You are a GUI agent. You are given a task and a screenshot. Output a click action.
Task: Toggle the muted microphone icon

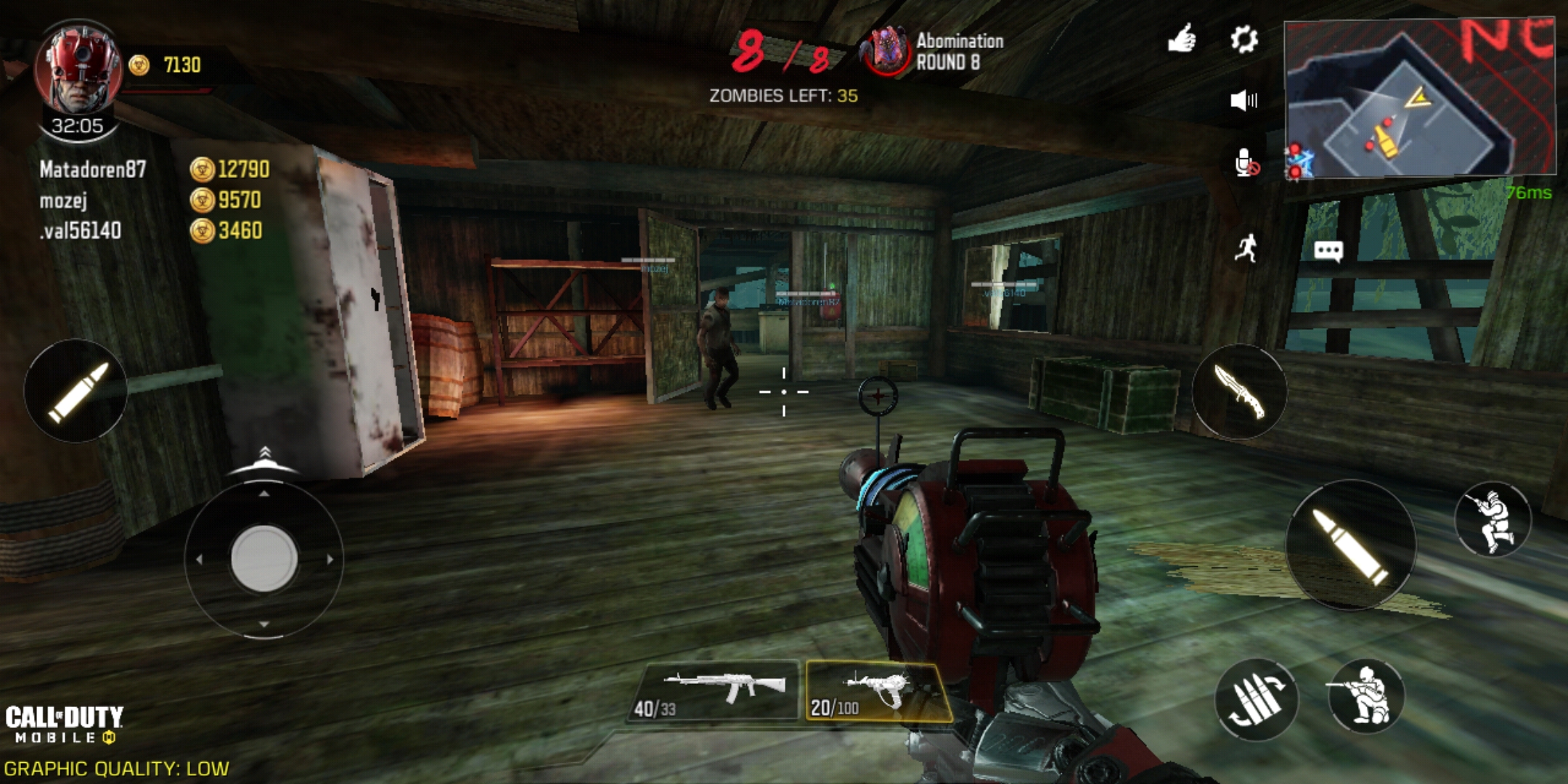tap(1246, 163)
